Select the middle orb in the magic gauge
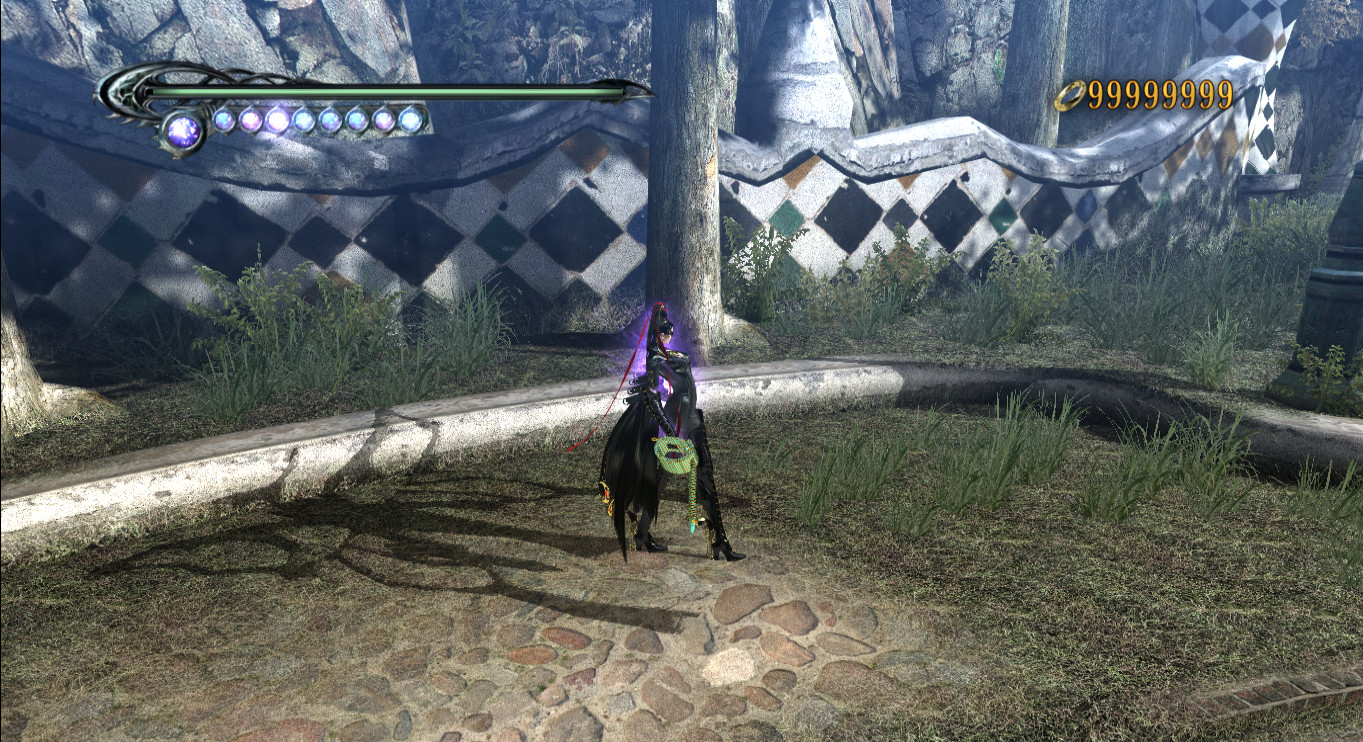 coord(305,121)
